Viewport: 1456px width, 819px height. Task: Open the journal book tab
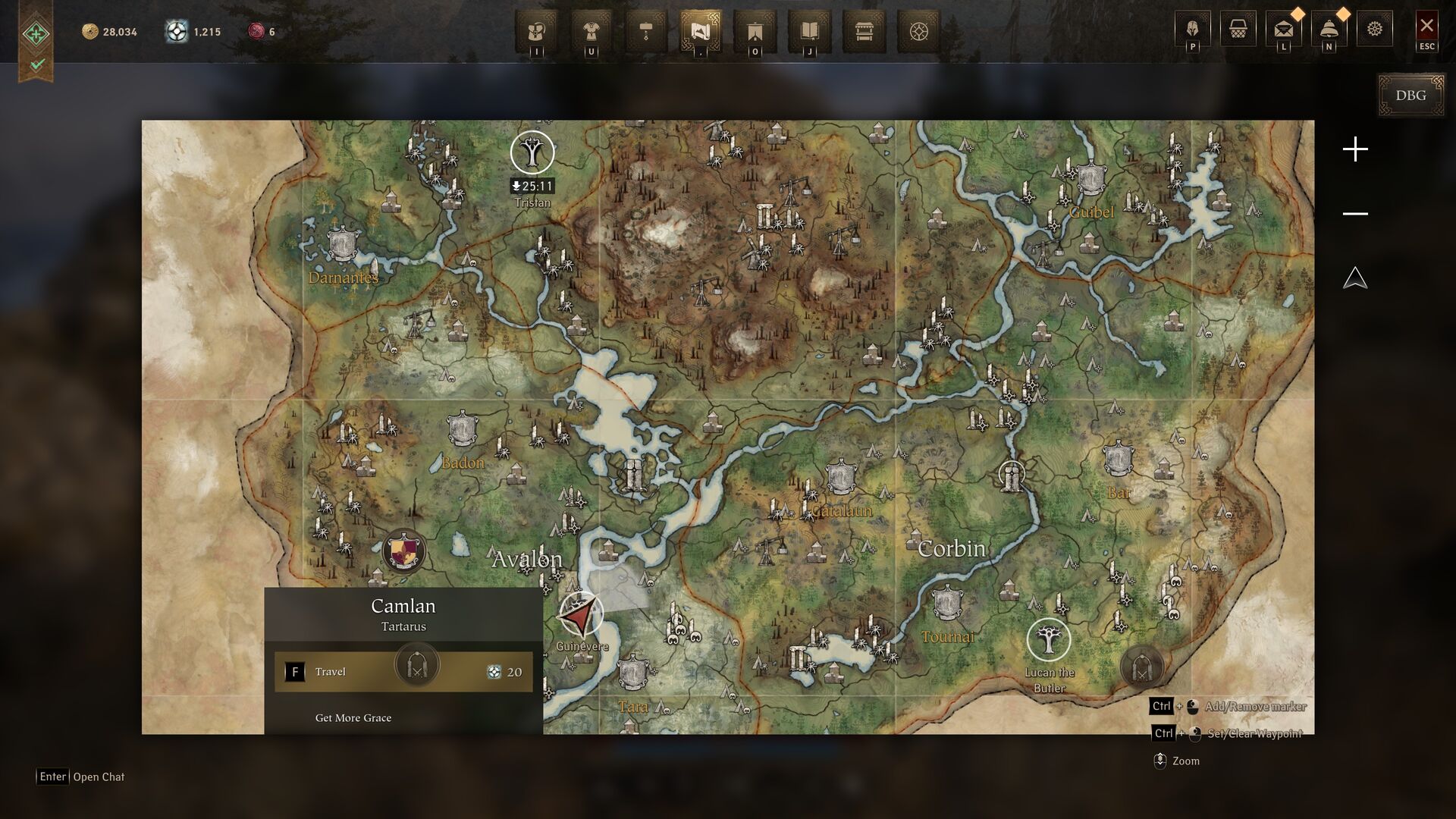click(x=810, y=32)
